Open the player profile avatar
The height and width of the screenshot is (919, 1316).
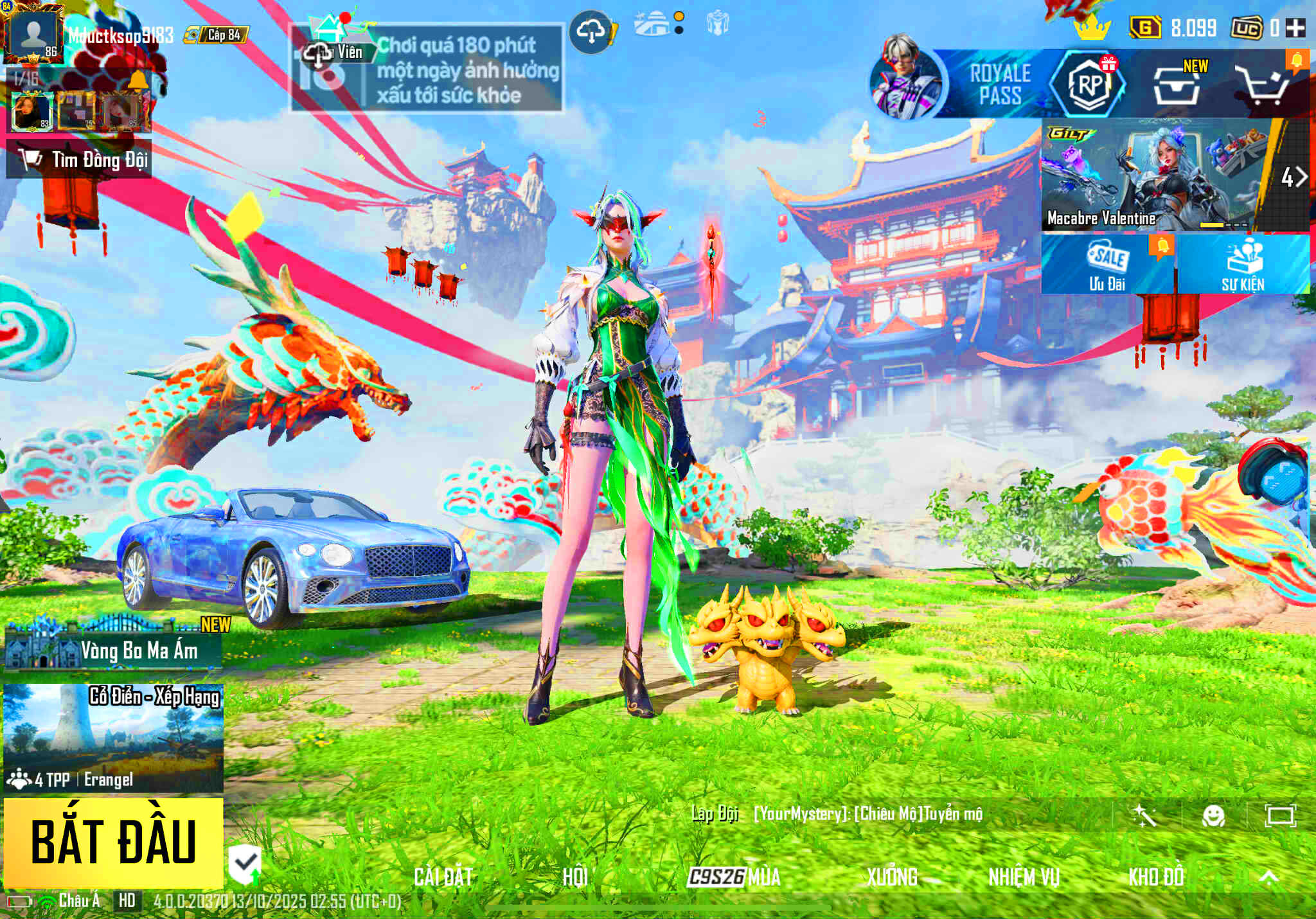[x=33, y=33]
